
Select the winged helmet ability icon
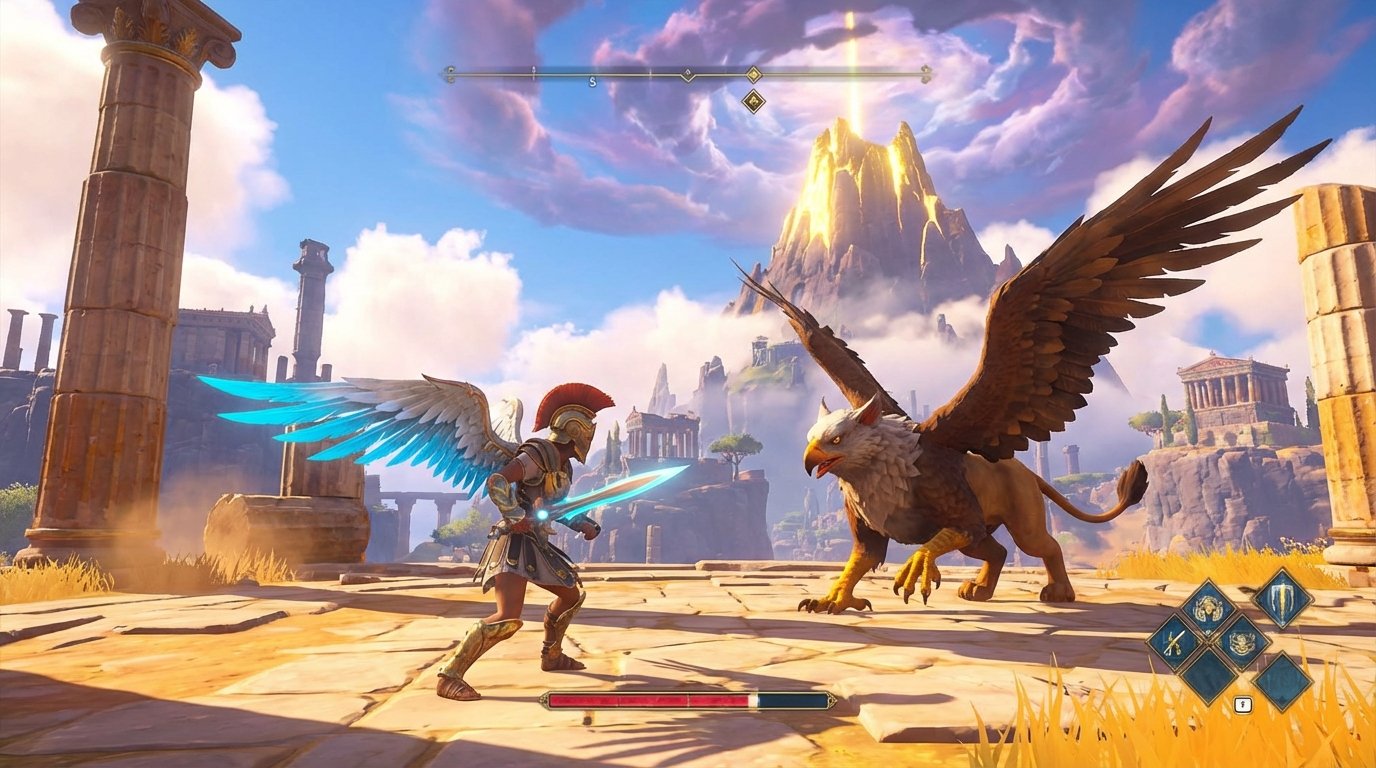point(1207,608)
